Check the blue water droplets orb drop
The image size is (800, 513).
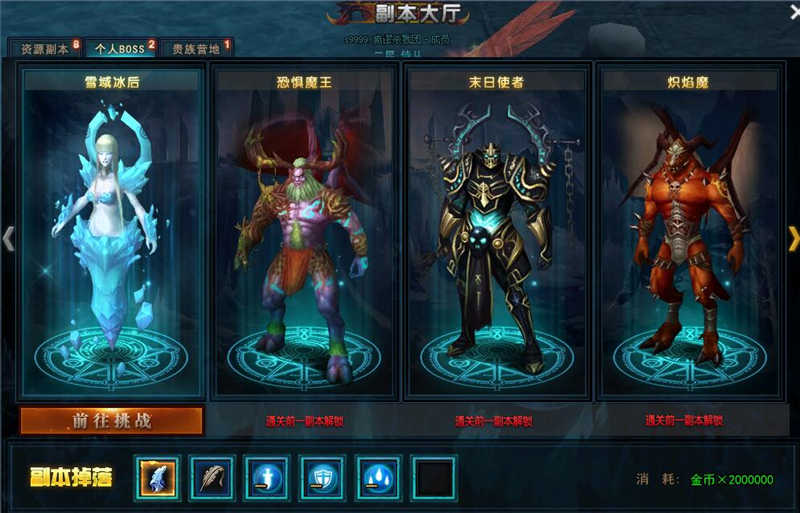379,478
